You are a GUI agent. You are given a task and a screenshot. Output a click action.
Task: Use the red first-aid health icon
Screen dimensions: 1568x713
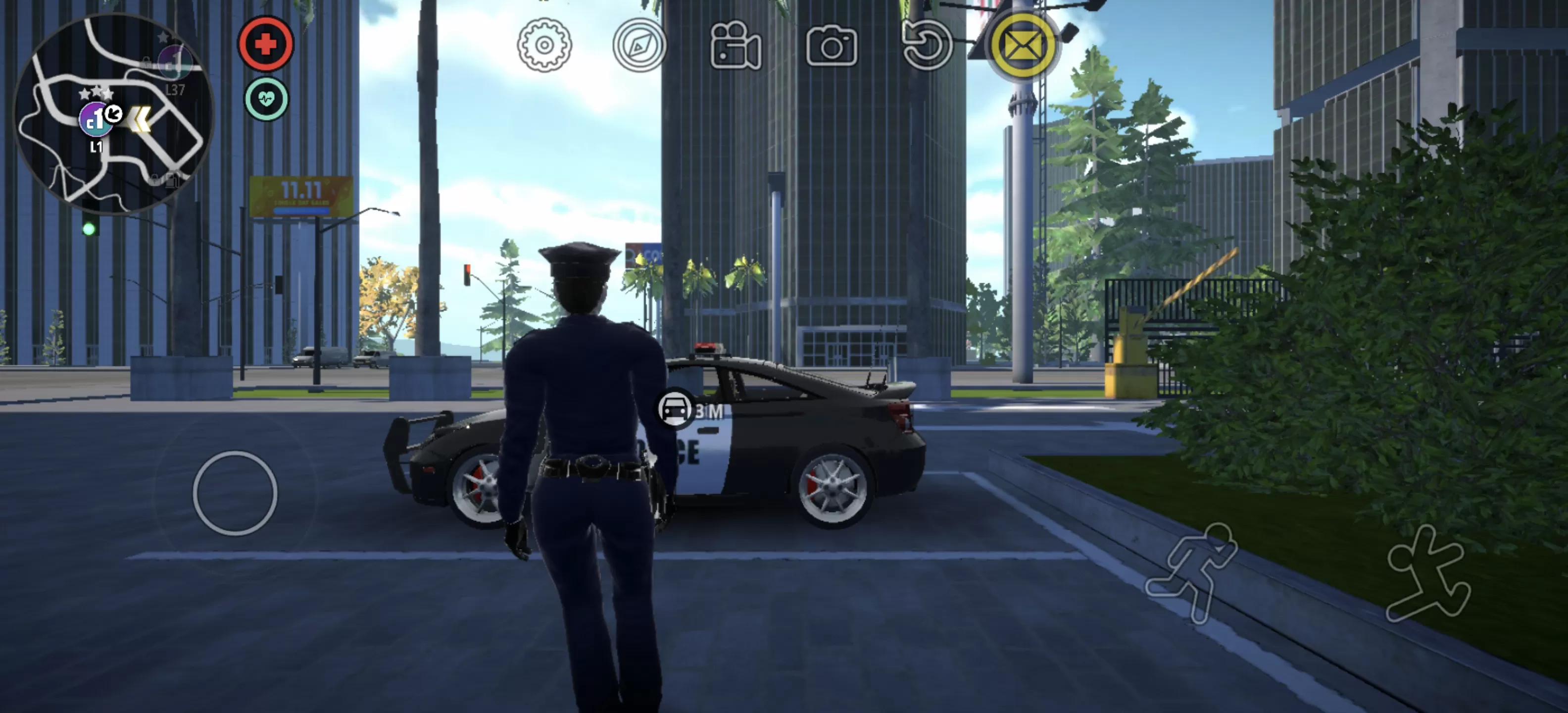pyautogui.click(x=265, y=45)
